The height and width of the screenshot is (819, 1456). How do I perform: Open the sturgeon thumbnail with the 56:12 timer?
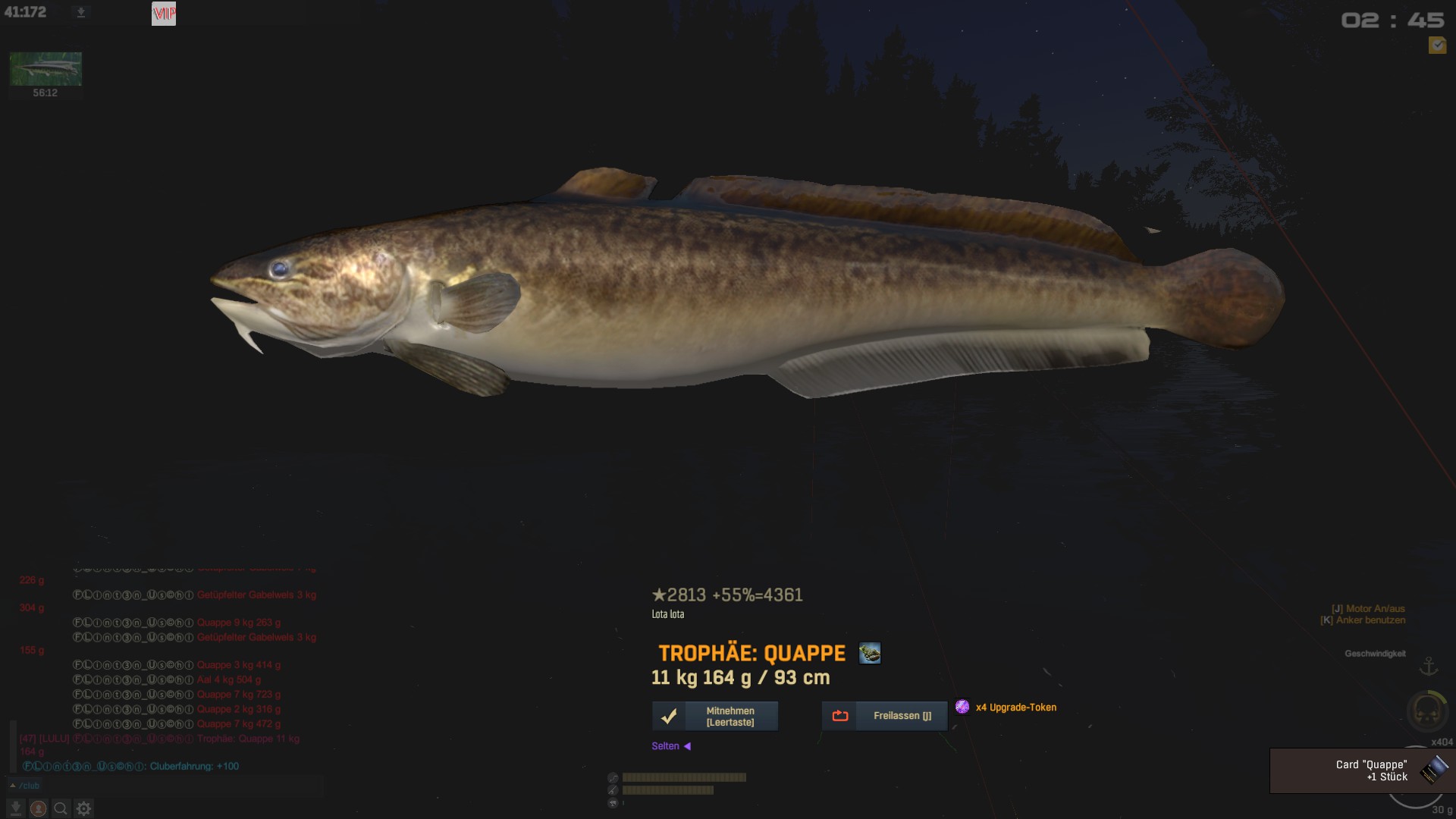[x=45, y=70]
